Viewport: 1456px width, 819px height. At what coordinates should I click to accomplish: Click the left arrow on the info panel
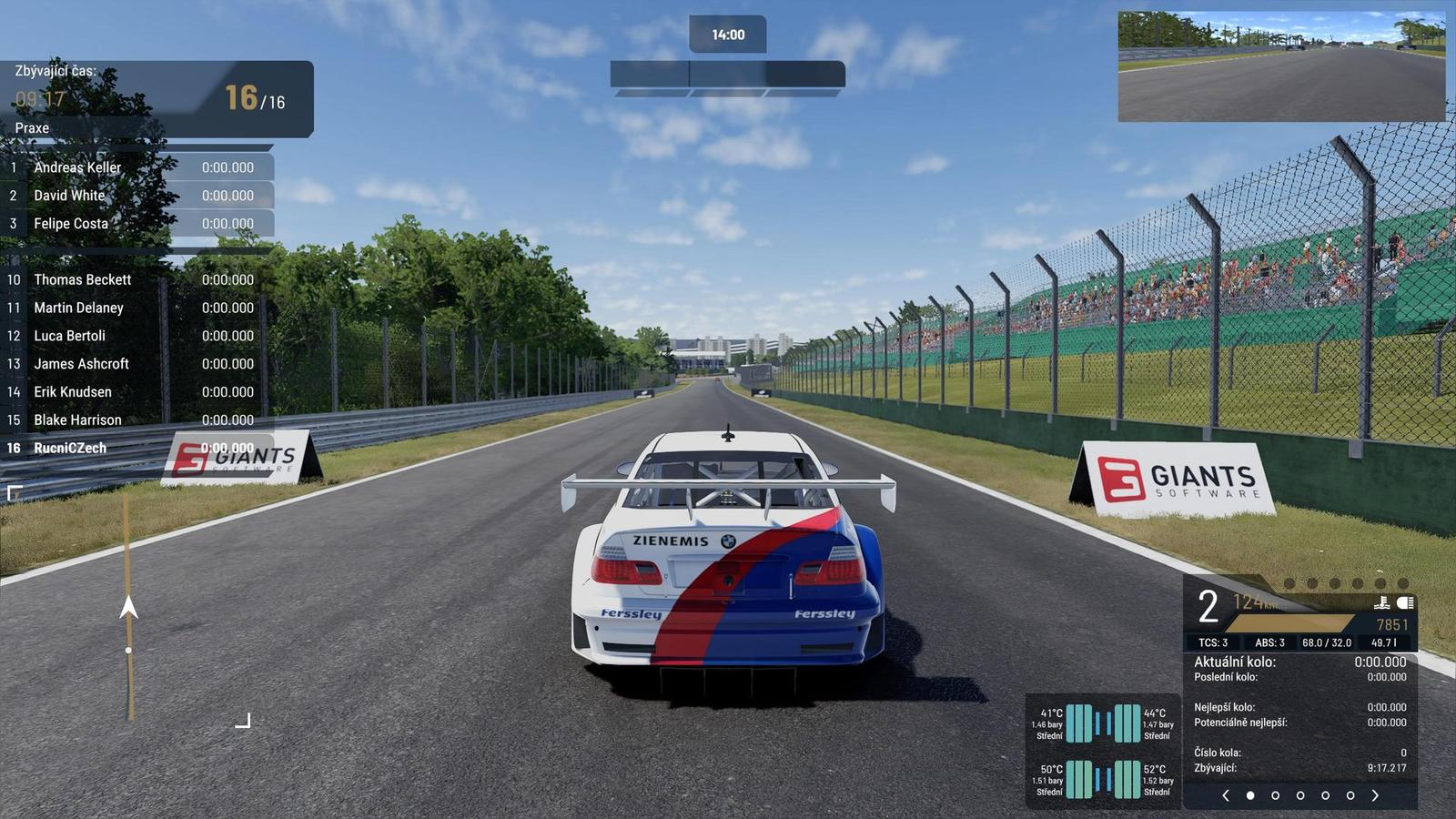point(1227,794)
